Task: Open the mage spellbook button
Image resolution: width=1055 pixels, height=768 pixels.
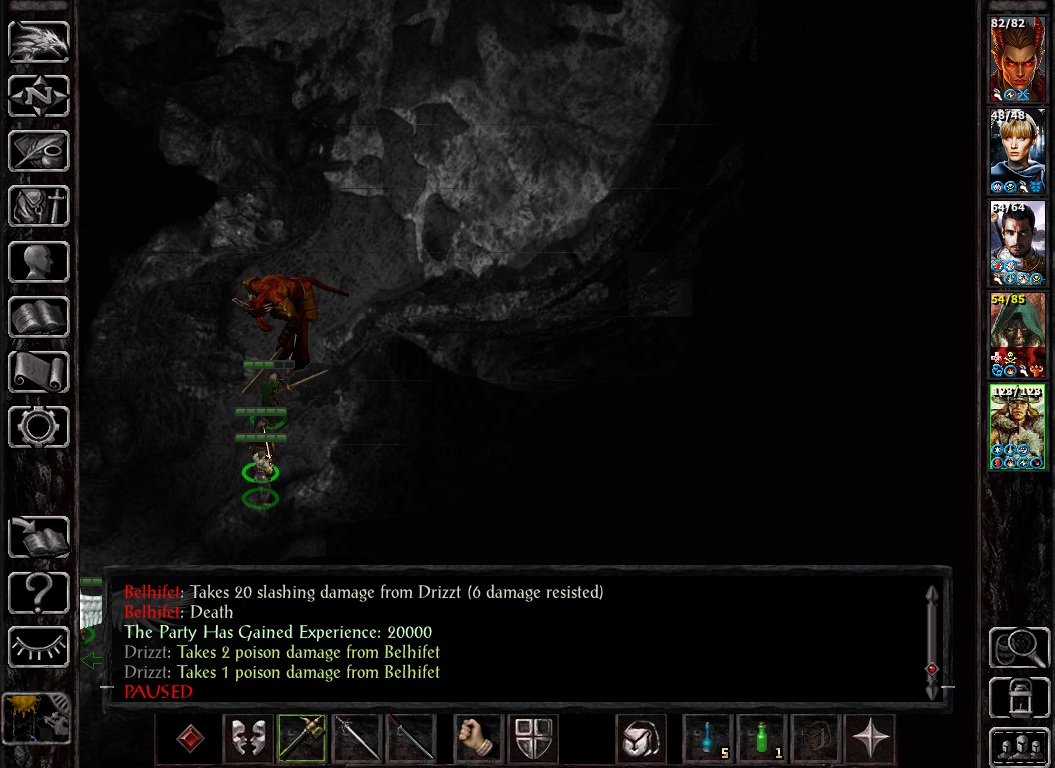Action: click(39, 317)
